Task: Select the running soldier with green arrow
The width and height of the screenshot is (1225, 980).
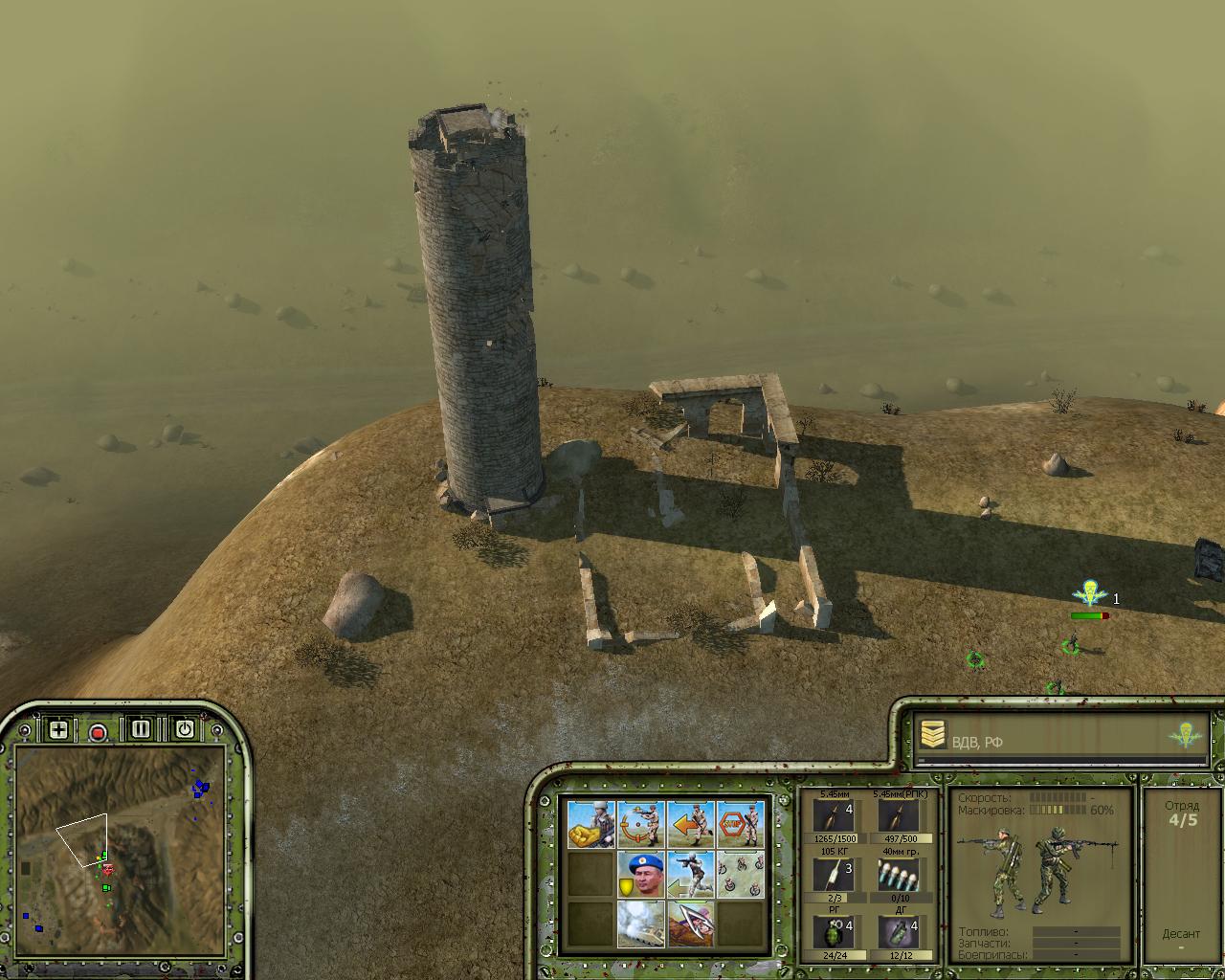Action: [691, 874]
